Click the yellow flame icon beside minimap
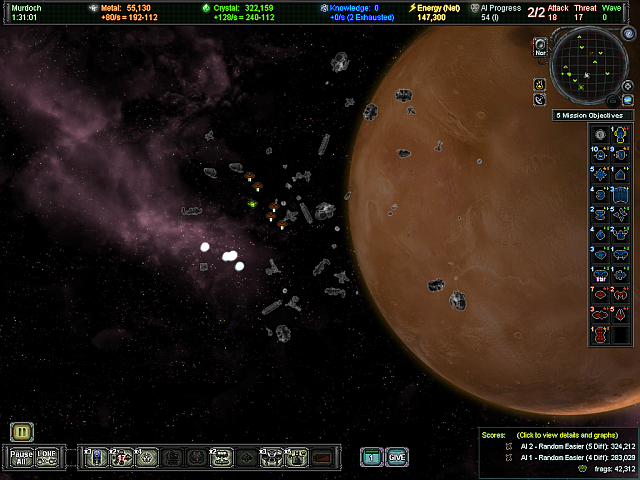Image resolution: width=640 pixels, height=480 pixels. pyautogui.click(x=540, y=82)
